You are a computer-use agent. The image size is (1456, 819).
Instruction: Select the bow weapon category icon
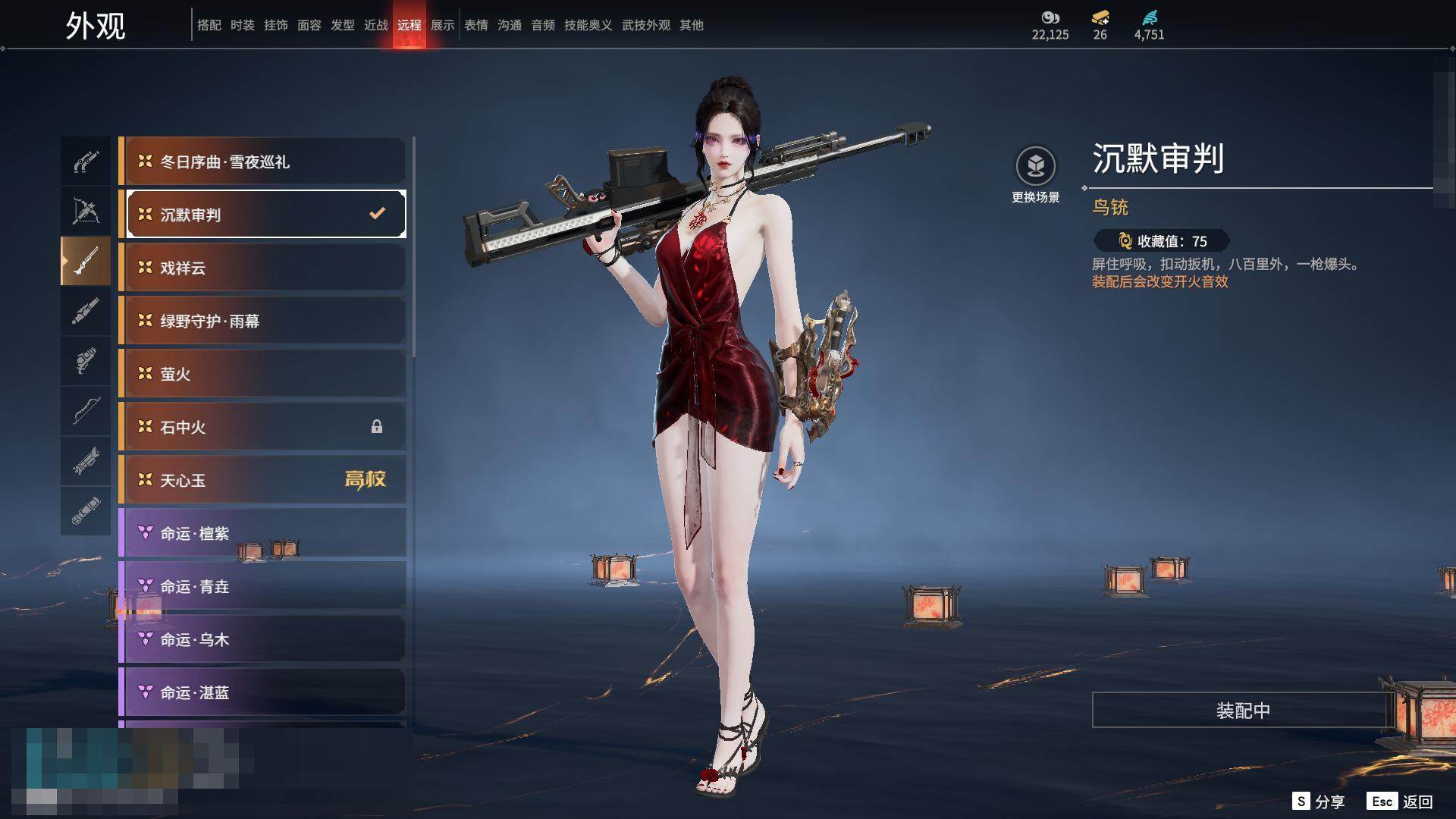click(86, 412)
